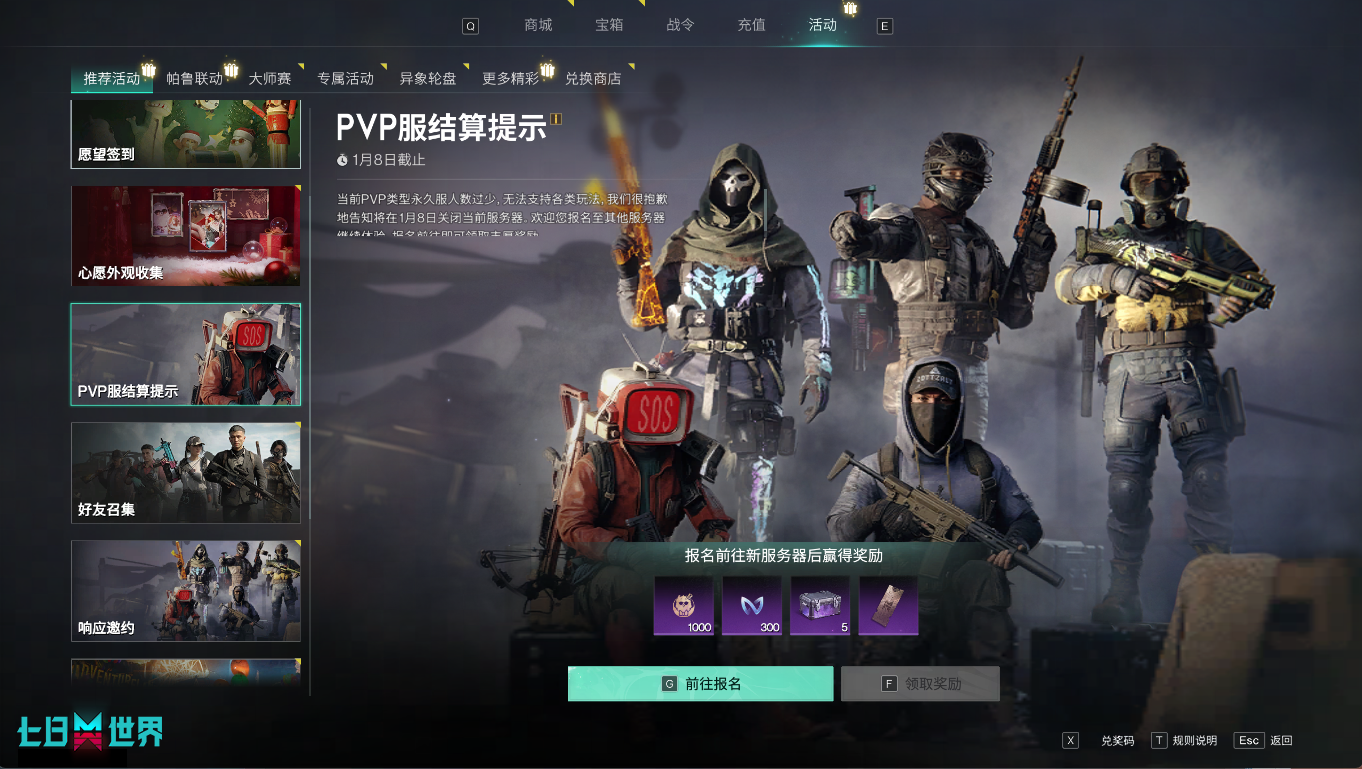
Task: Switch to the 宝箱 tab
Action: point(609,24)
